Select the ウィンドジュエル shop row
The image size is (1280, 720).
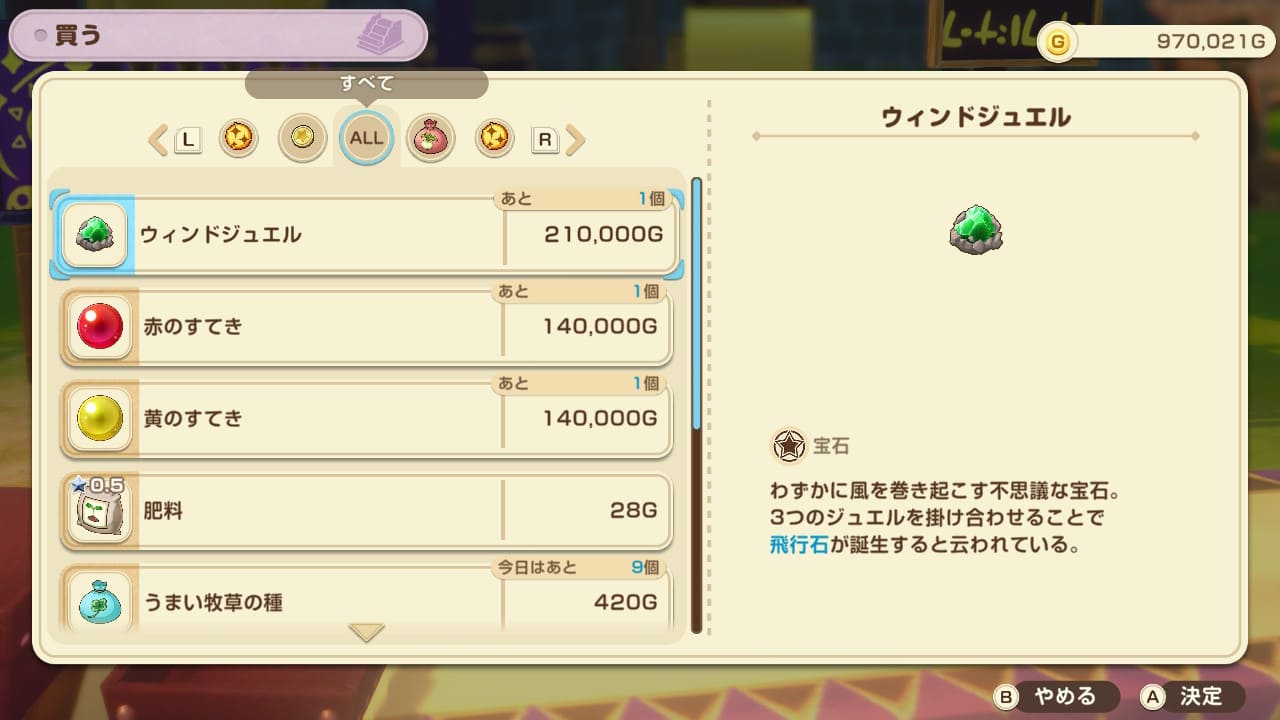(367, 235)
